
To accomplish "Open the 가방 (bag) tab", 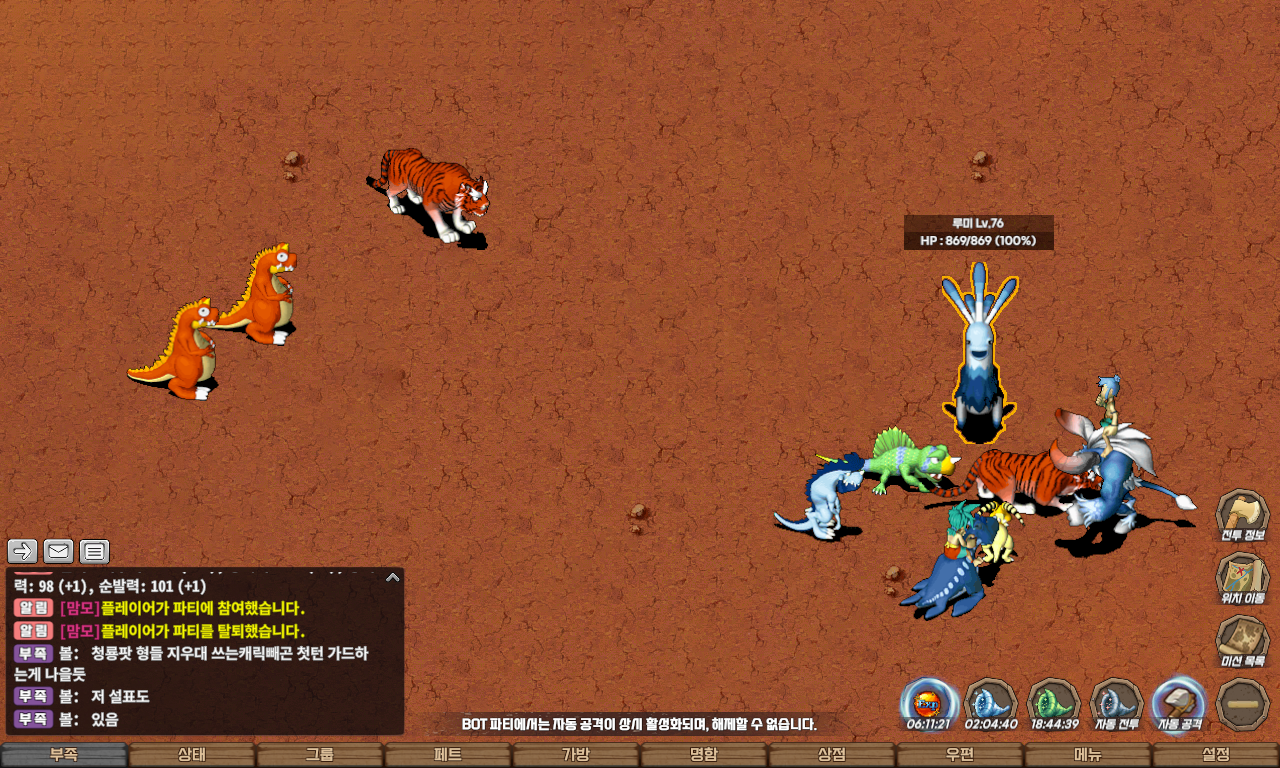I will (576, 755).
